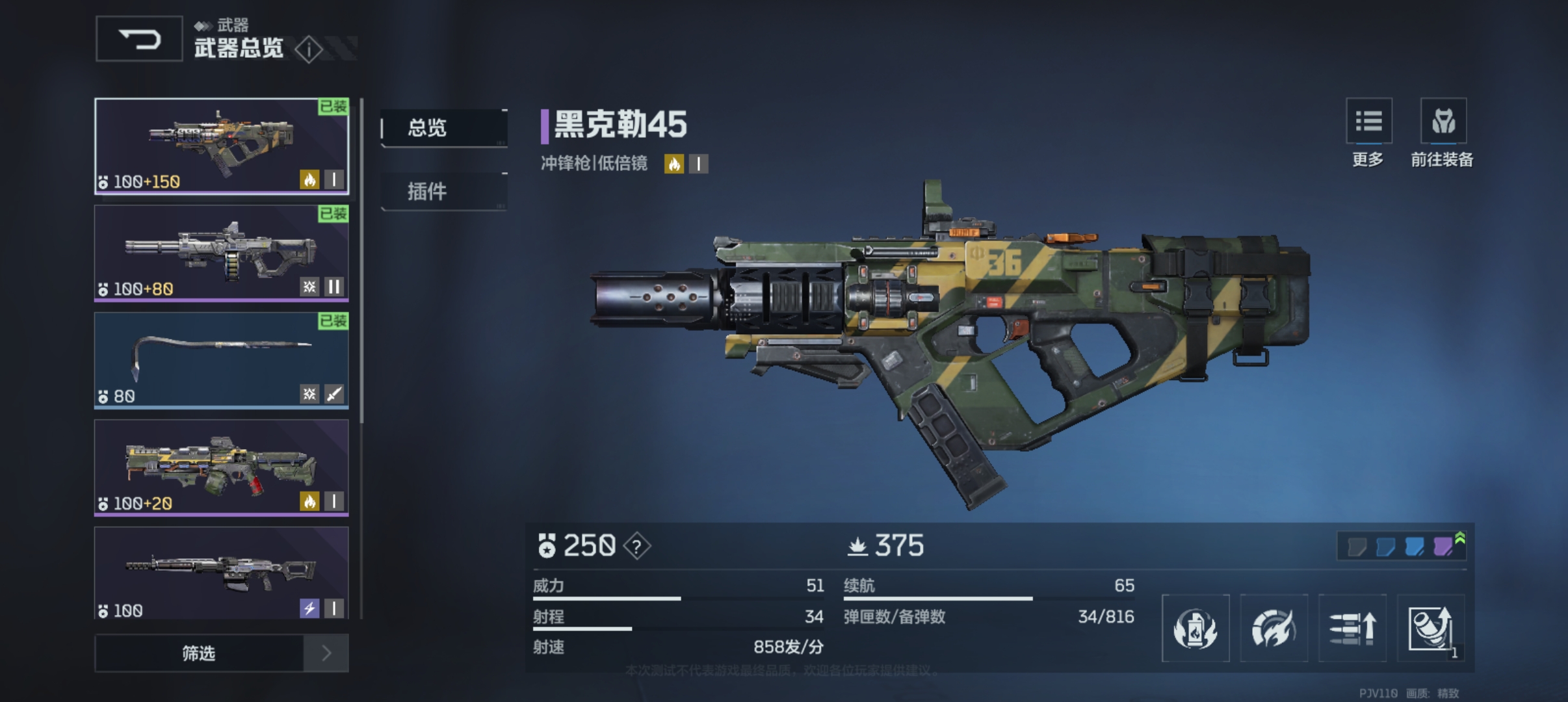Switch to the 插件 plugins tab
The width and height of the screenshot is (1568, 702).
click(443, 191)
